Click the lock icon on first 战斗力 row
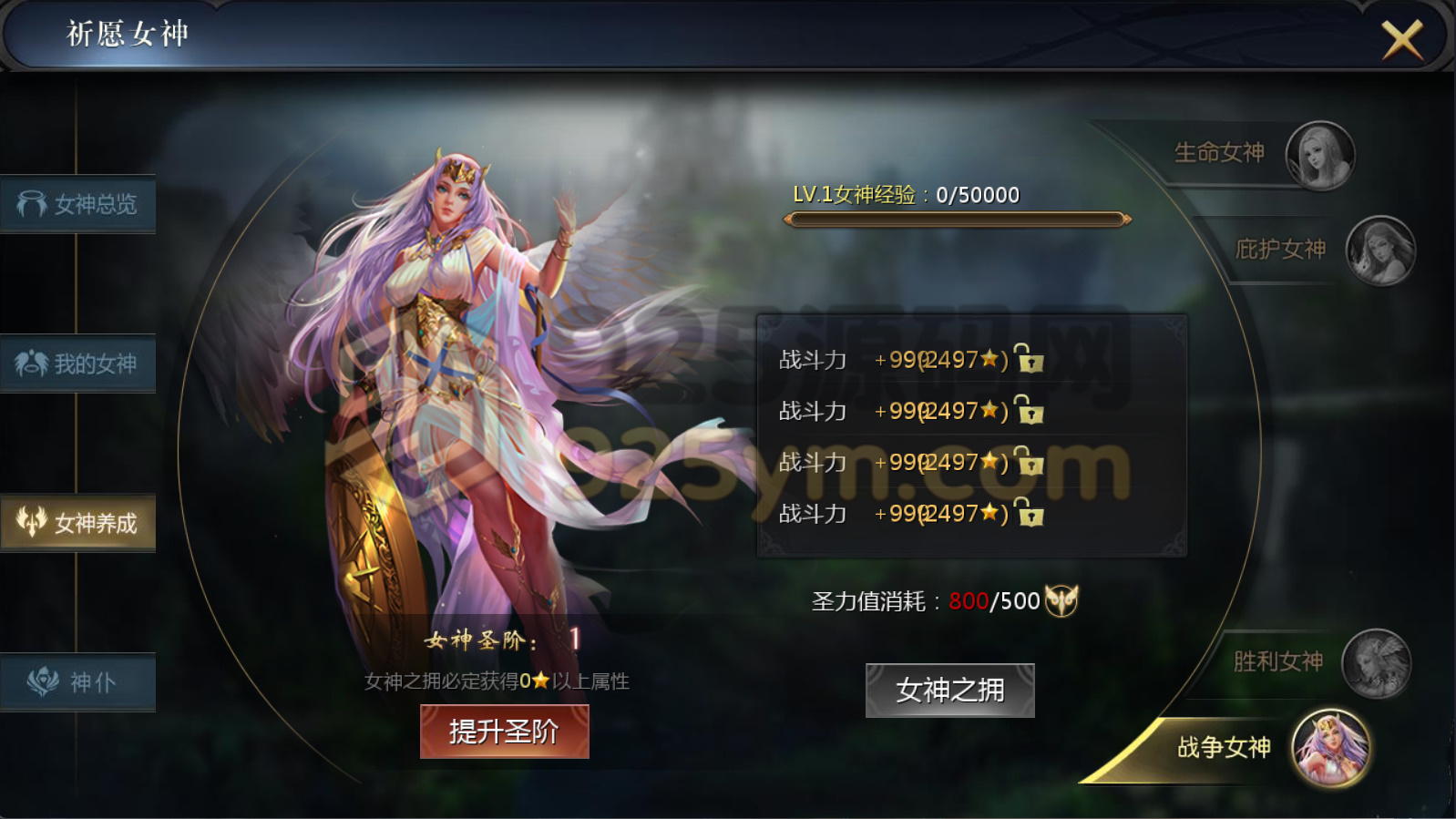Screen dimensions: 1456x819 point(1030,360)
